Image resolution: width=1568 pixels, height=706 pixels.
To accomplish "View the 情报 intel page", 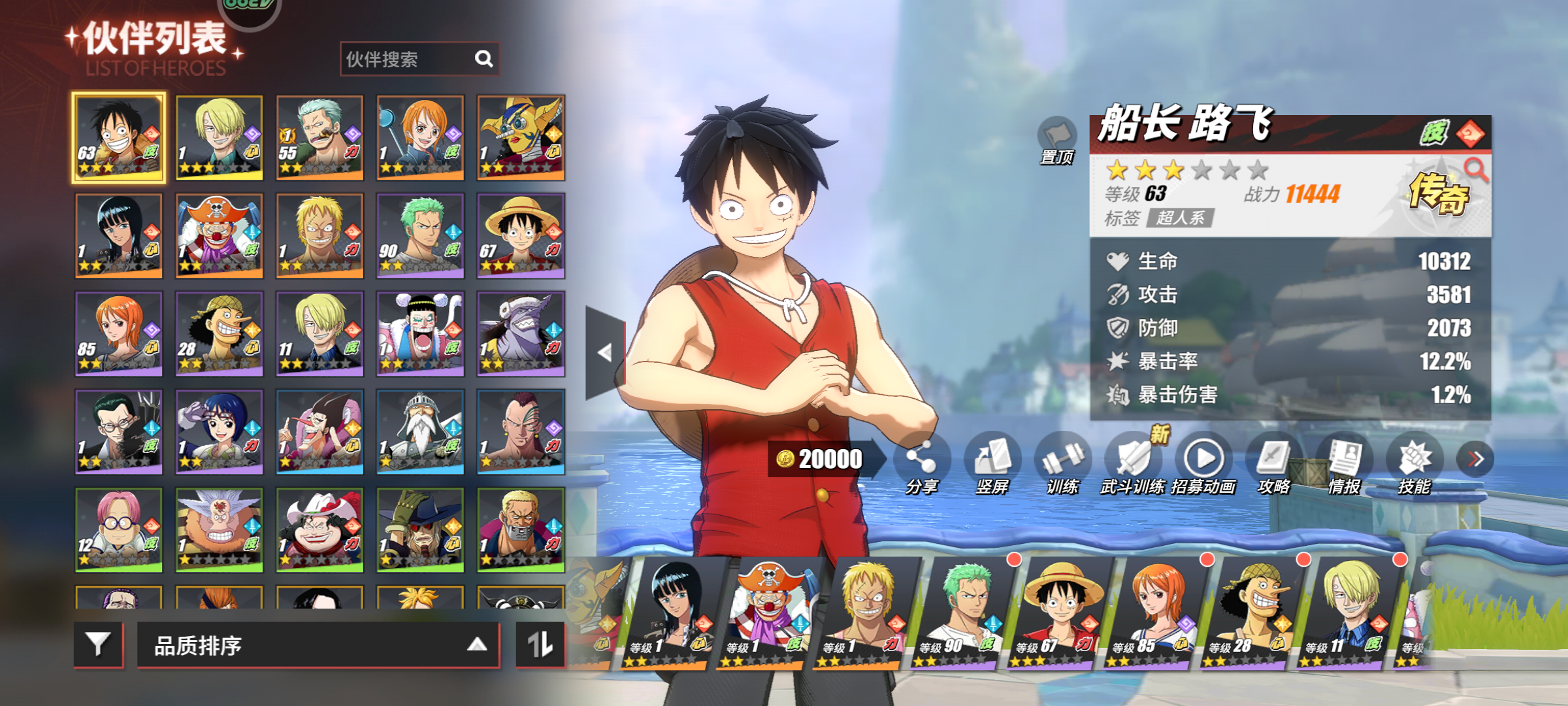I will point(1344,461).
